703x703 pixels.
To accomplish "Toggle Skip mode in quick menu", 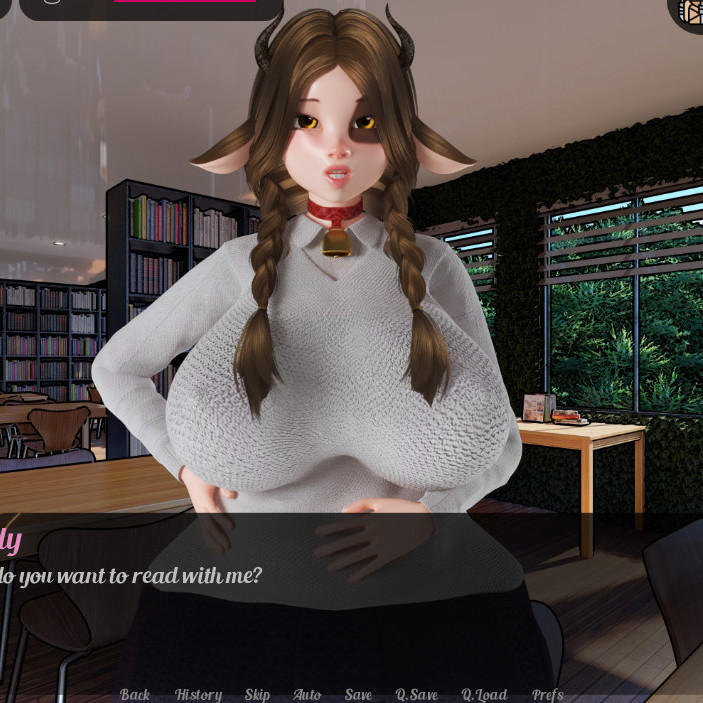I will tap(257, 694).
